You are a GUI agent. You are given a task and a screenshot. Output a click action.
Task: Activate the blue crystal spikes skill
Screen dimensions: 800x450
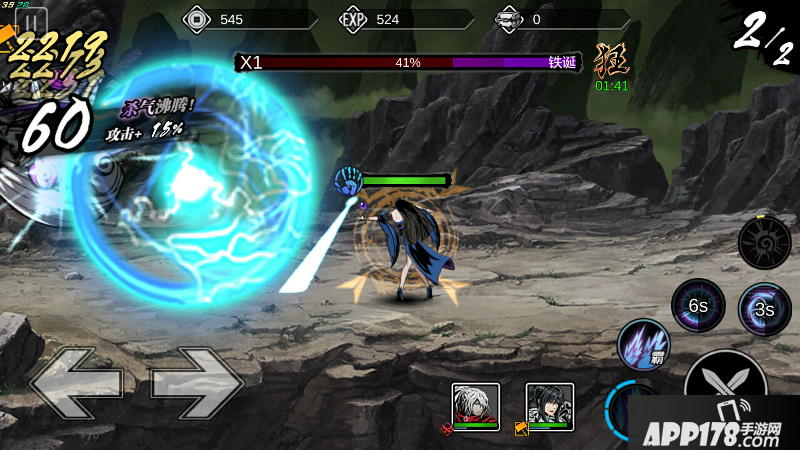[x=643, y=346]
